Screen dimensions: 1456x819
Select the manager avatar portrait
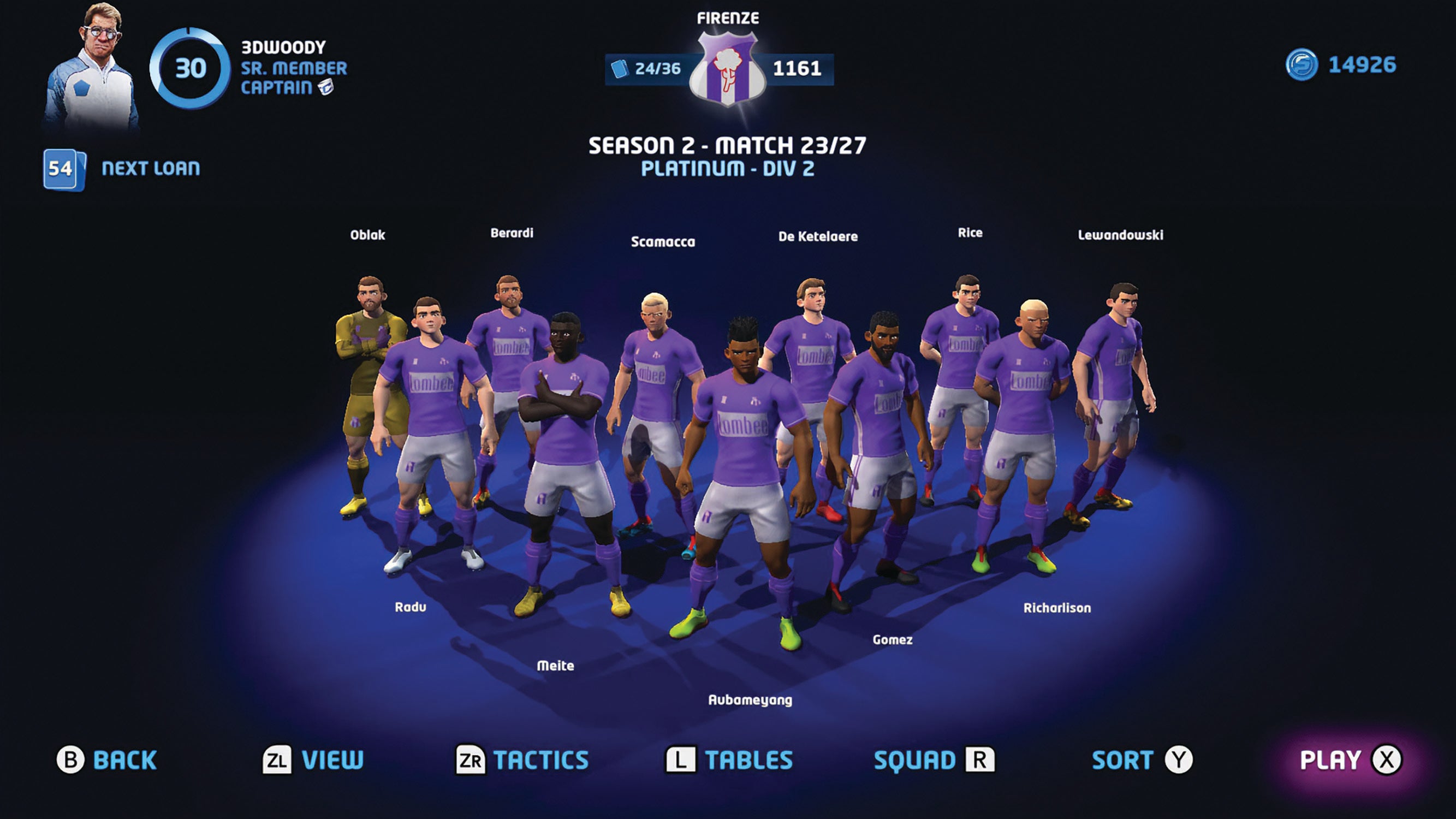tap(95, 62)
